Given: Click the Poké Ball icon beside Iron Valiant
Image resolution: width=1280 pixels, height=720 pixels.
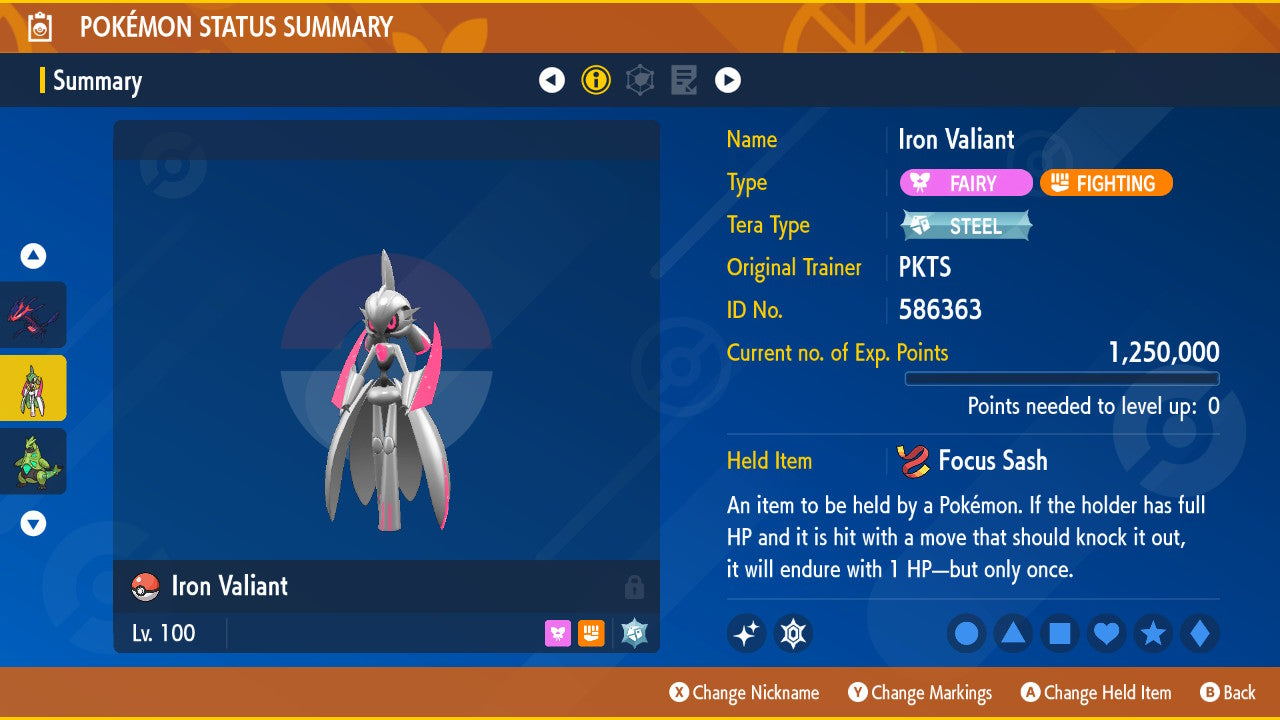Looking at the screenshot, I should pos(144,587).
